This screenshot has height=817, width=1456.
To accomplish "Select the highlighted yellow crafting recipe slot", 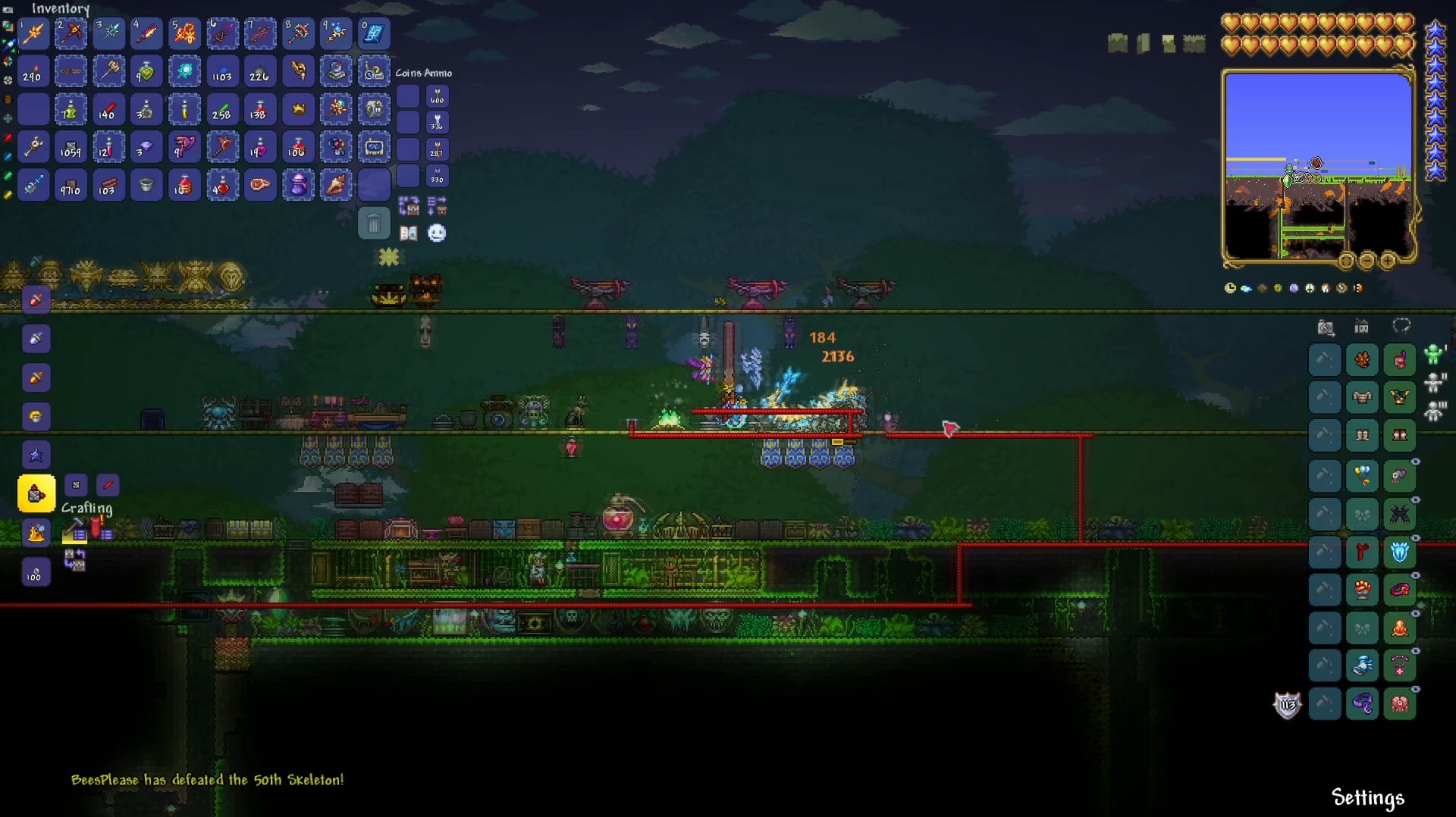I will pos(36,494).
